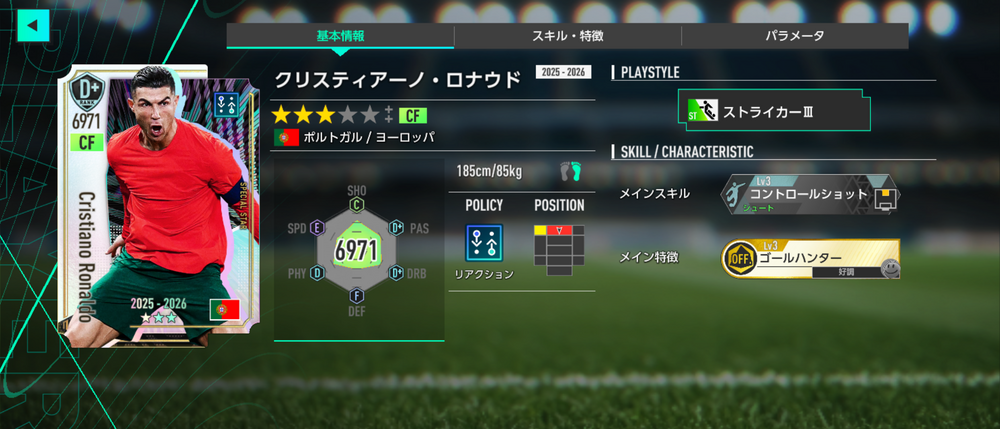Open the スキル・特徴 tab

click(567, 36)
